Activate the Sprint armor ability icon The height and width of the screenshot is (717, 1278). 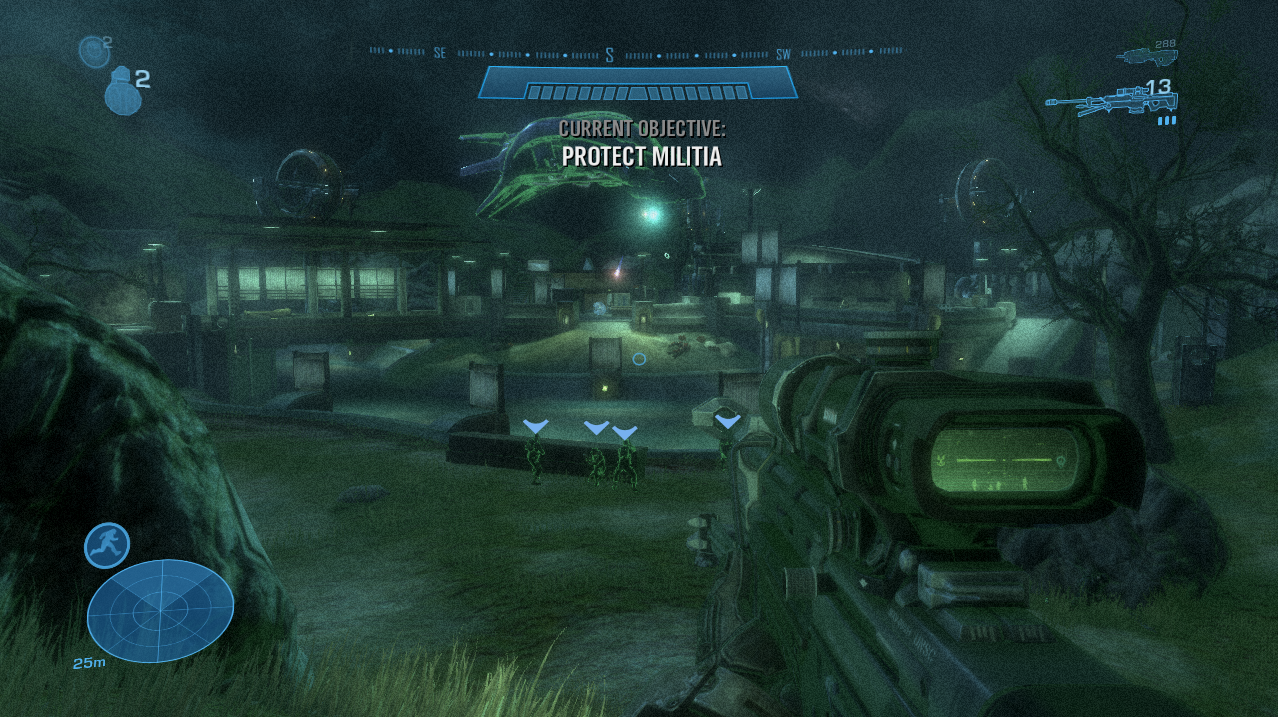tap(106, 545)
